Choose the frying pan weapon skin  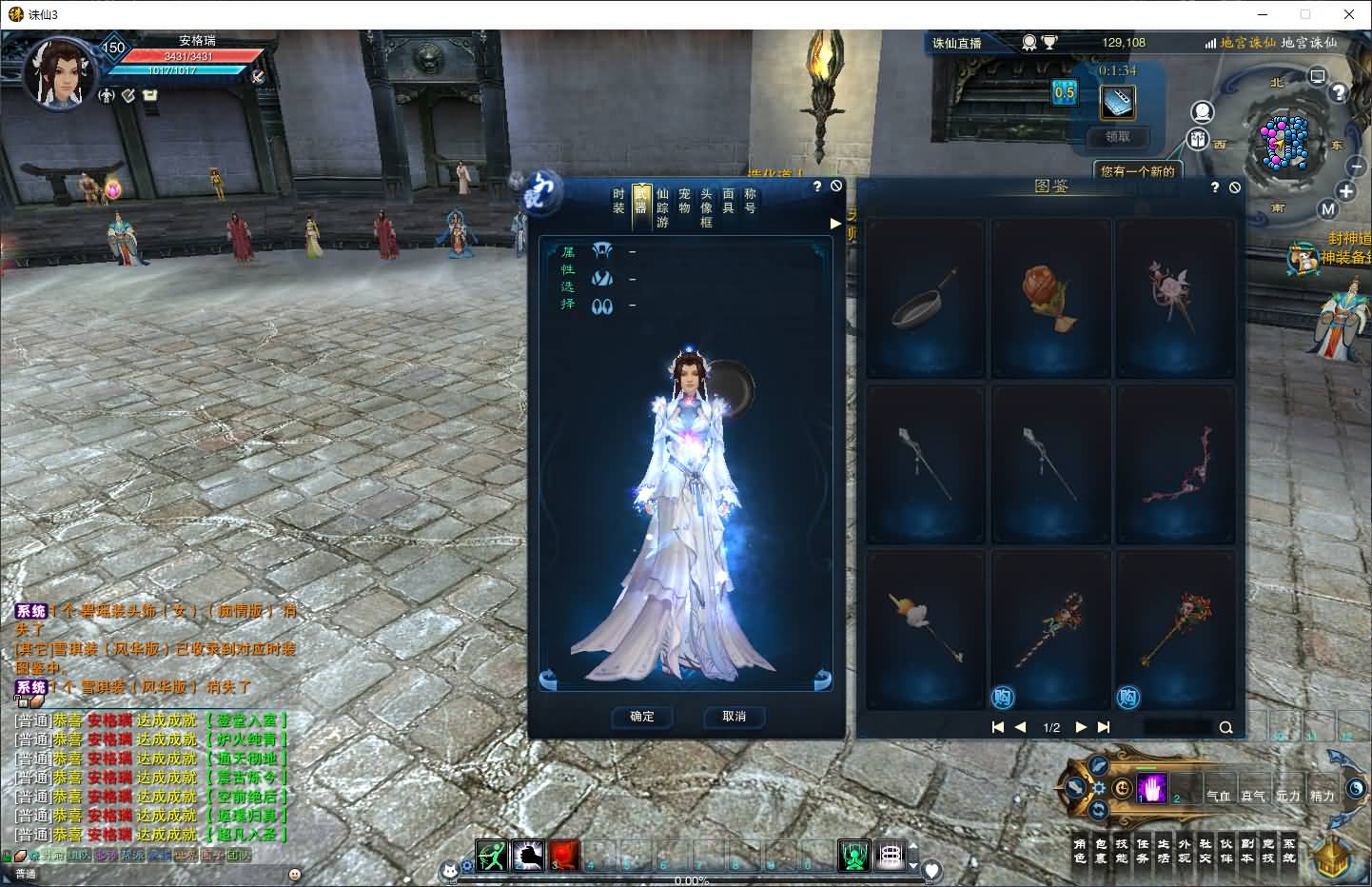click(x=926, y=299)
